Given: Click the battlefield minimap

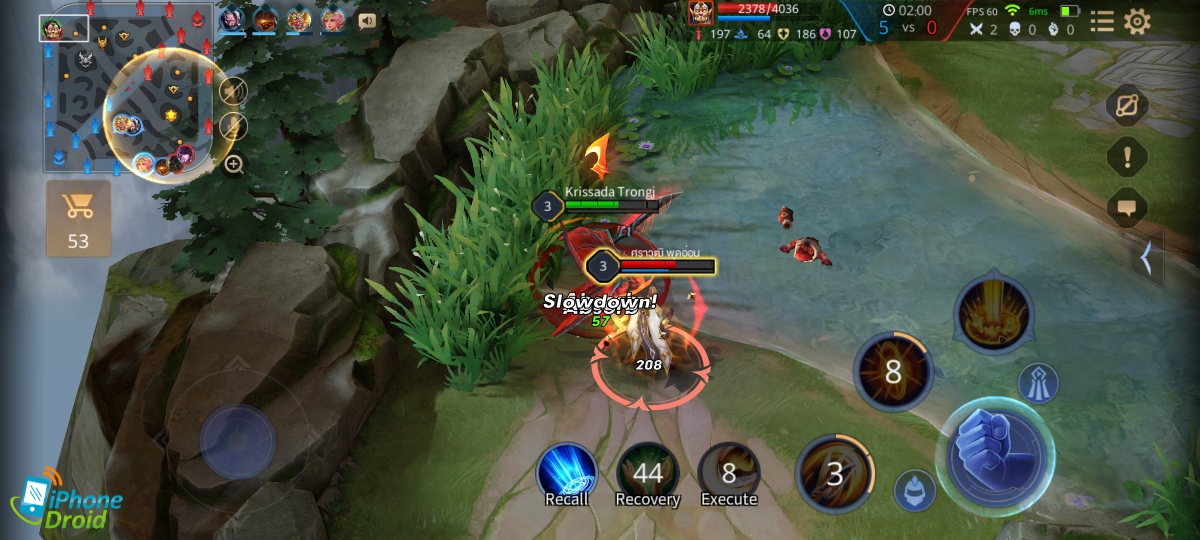Looking at the screenshot, I should coord(126,88).
